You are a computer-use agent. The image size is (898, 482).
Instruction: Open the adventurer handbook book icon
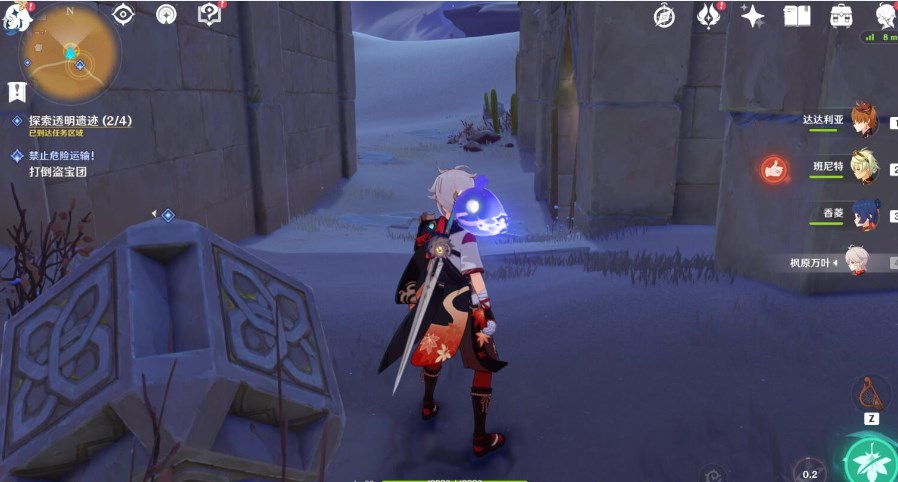click(796, 15)
